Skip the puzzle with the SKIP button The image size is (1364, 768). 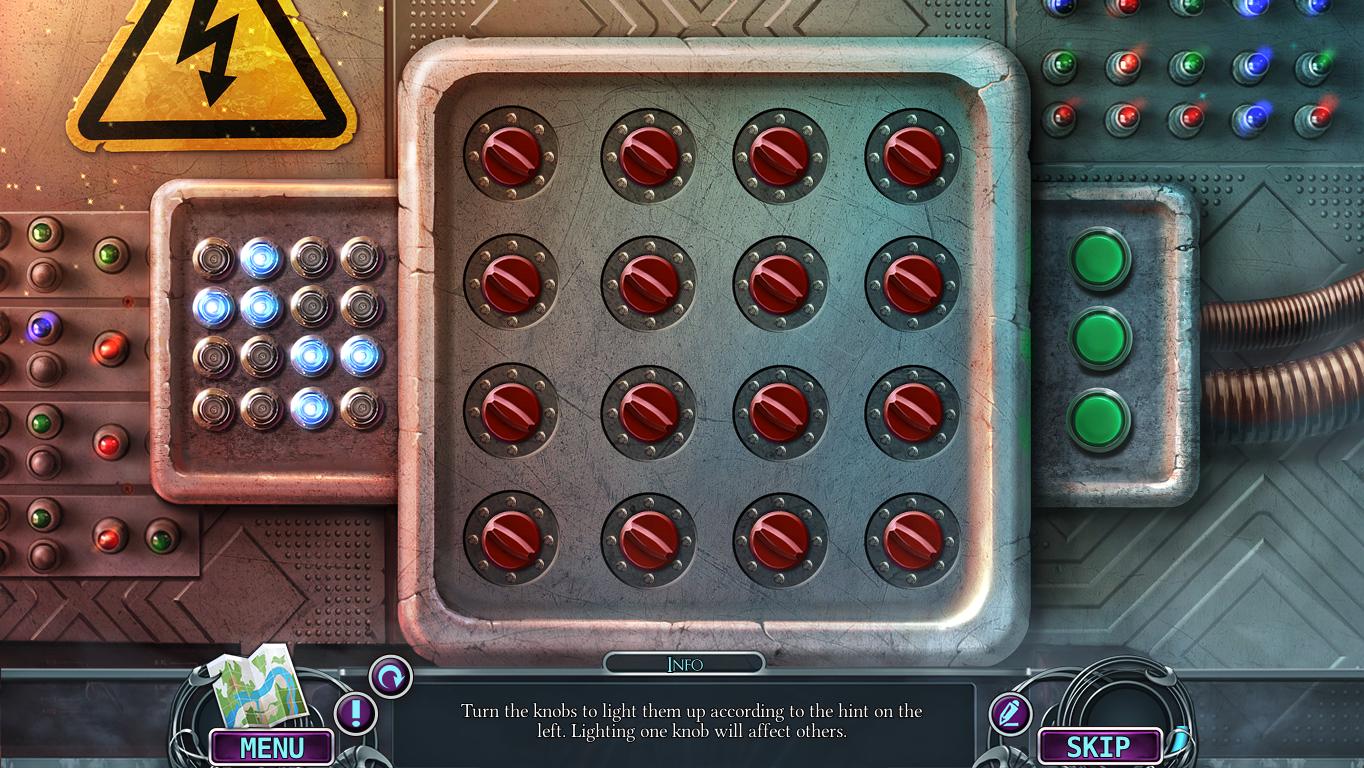tap(1099, 746)
